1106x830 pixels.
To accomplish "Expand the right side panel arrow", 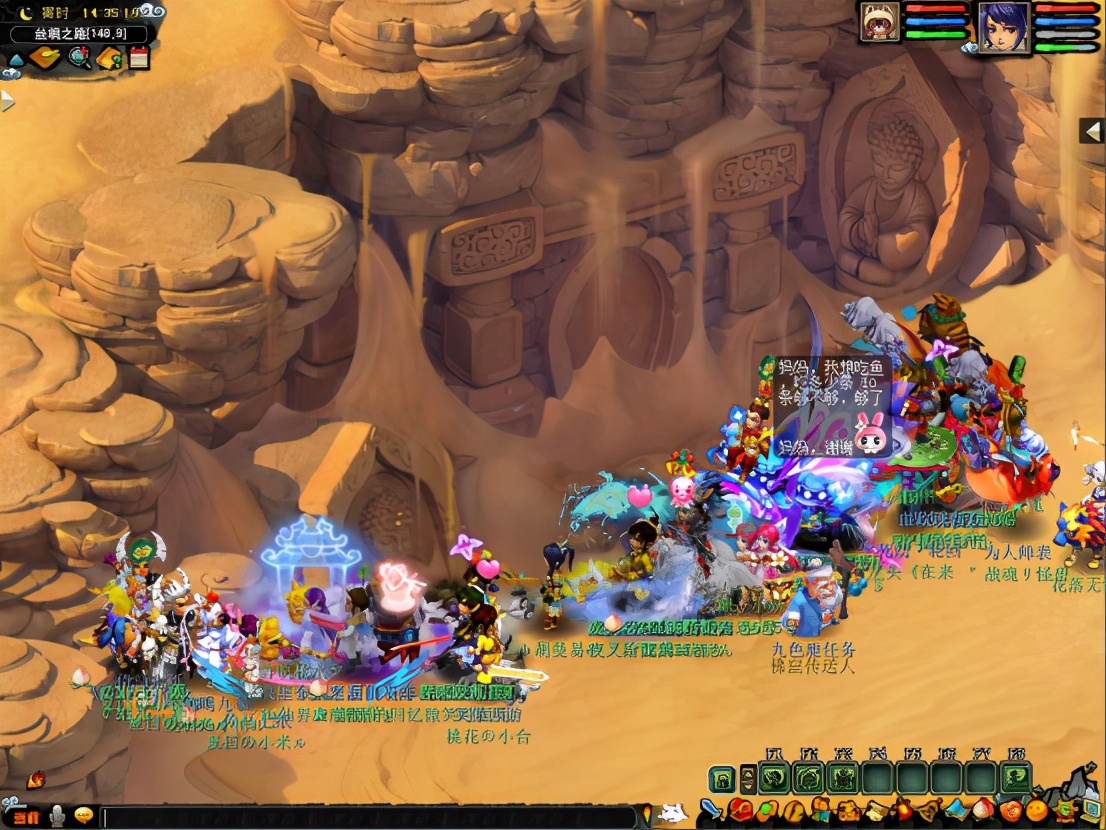I will (1092, 130).
